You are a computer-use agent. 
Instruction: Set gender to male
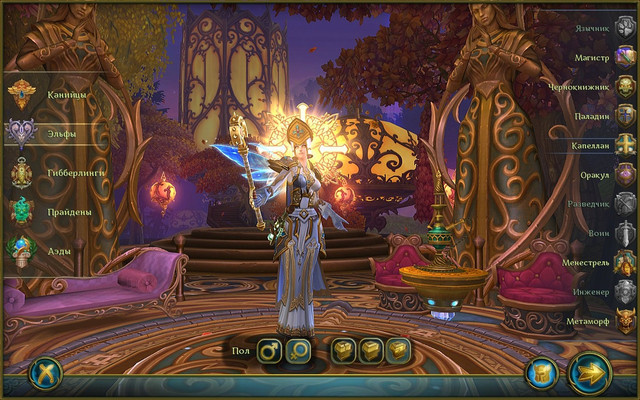269,351
